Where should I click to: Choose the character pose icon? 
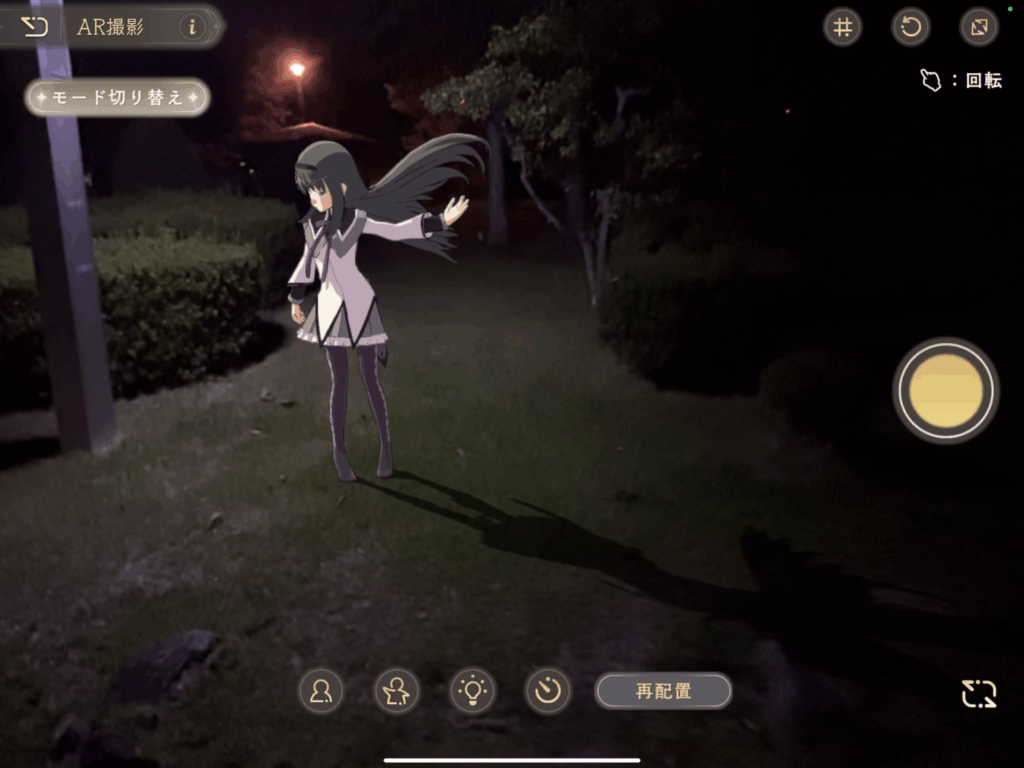click(x=397, y=691)
